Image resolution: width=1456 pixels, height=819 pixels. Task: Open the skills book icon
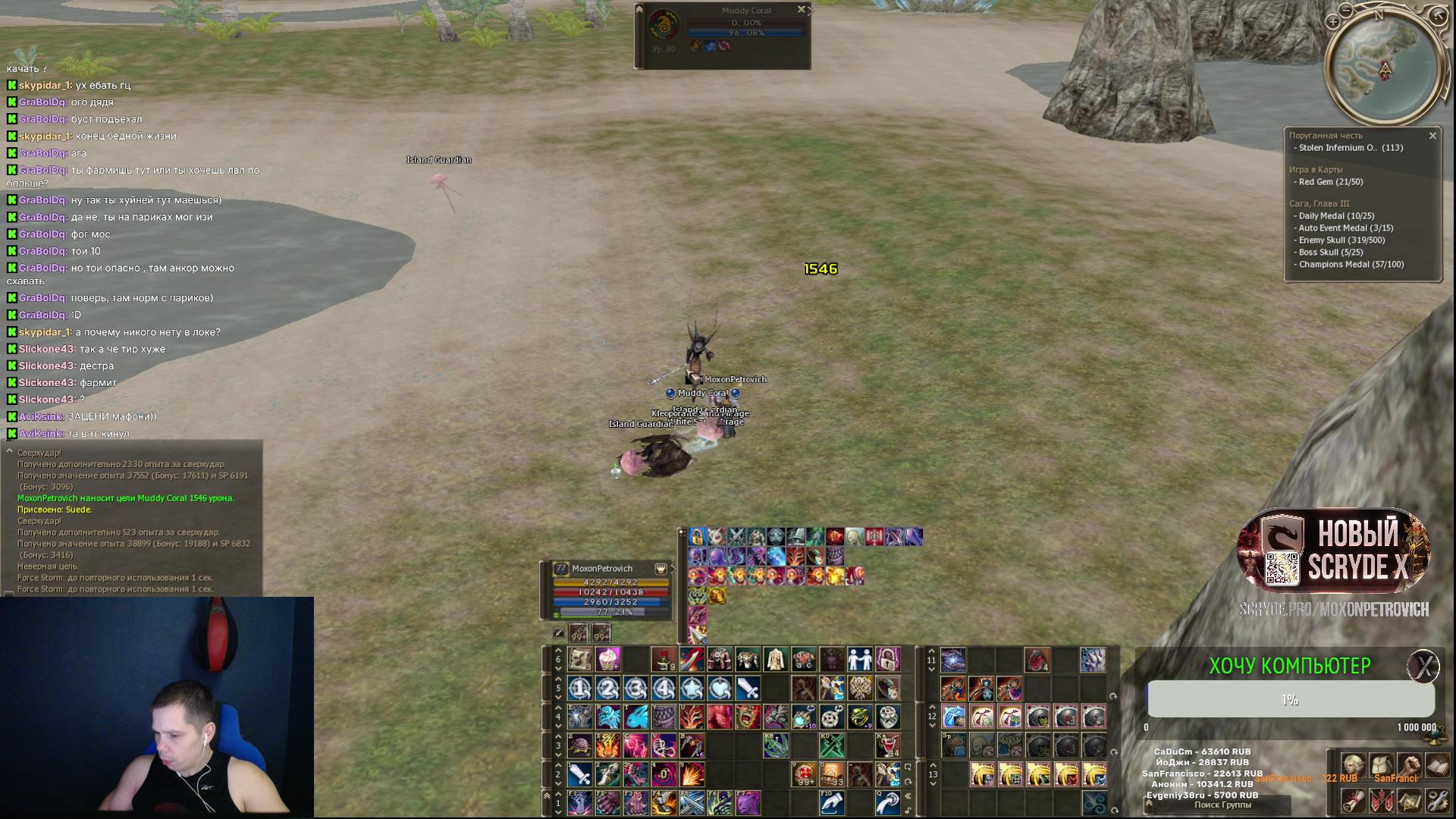pyautogui.click(x=1437, y=766)
